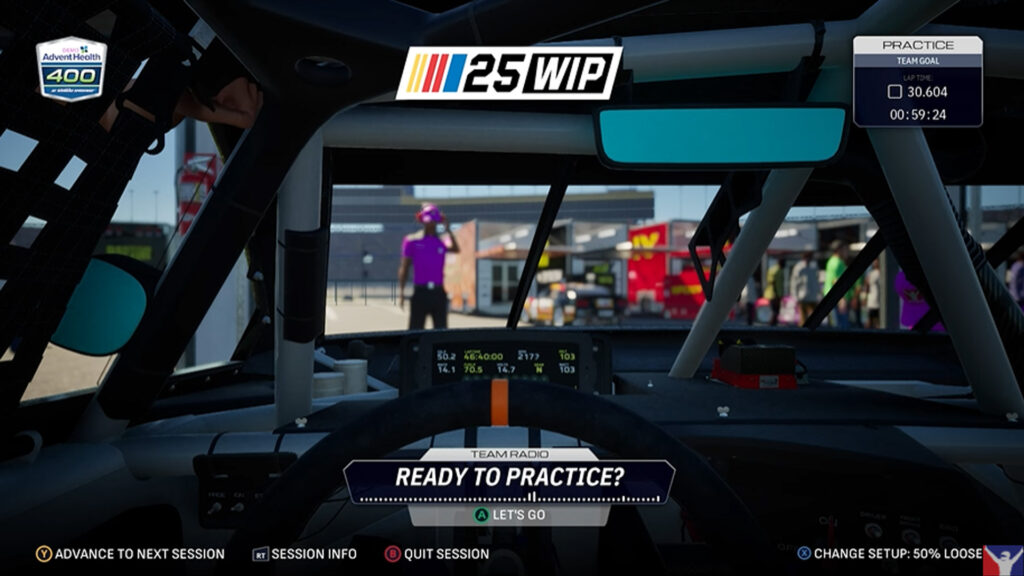Image resolution: width=1024 pixels, height=576 pixels.
Task: Click the AdventHealth 400 event logo
Action: click(72, 69)
